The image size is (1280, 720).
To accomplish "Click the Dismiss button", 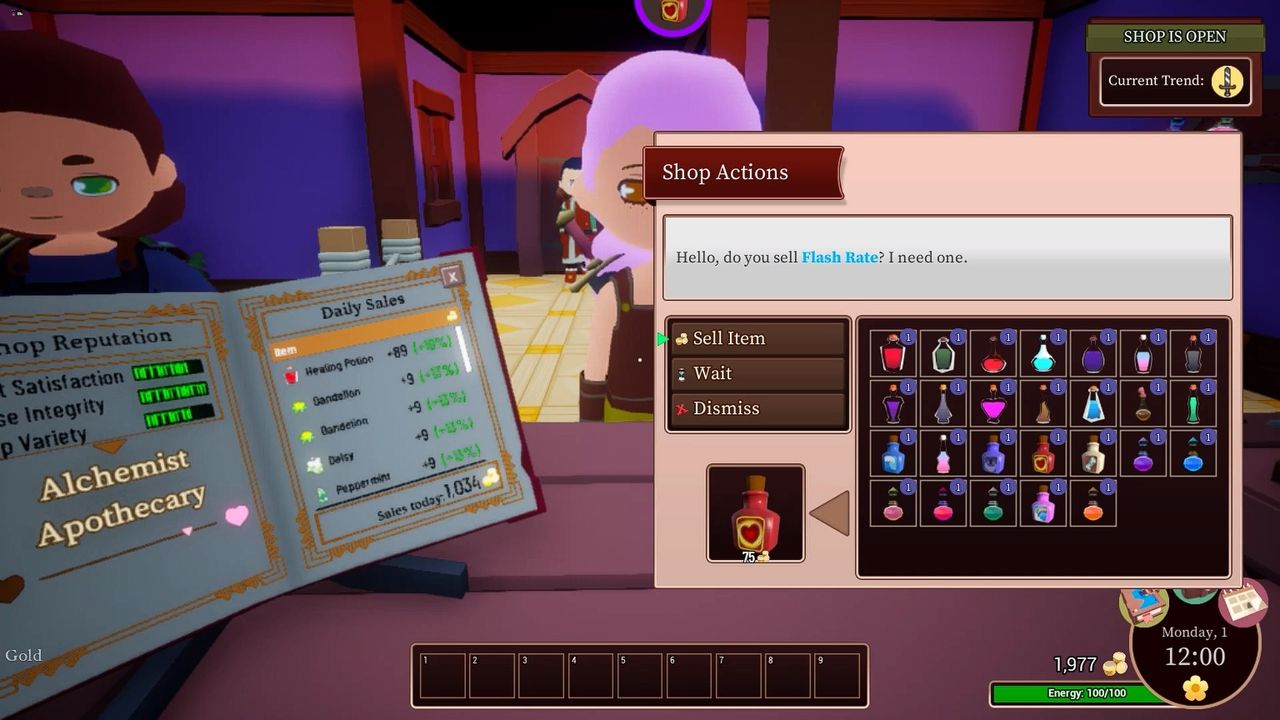I will tap(757, 408).
